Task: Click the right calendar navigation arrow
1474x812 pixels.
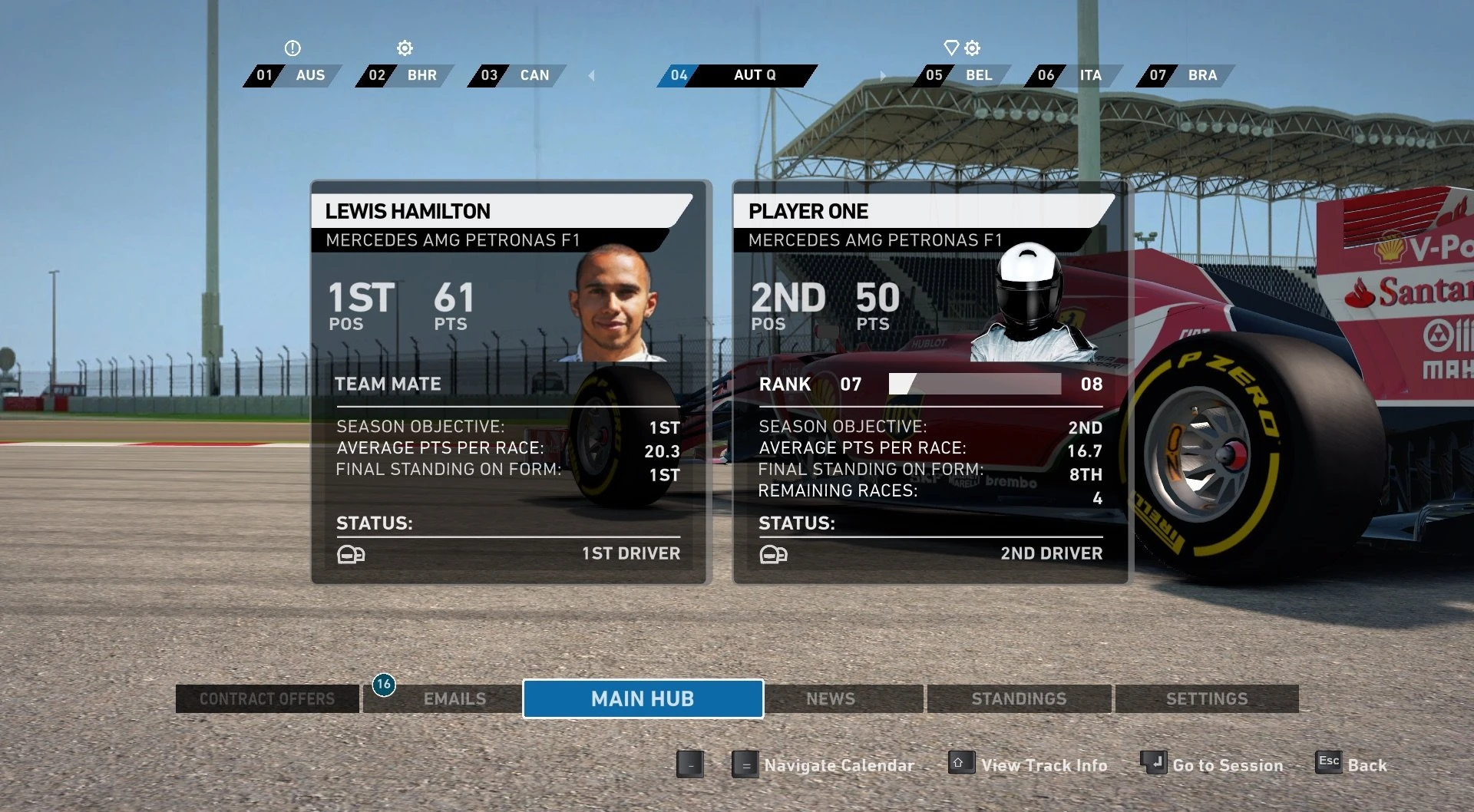Action: coord(883,75)
